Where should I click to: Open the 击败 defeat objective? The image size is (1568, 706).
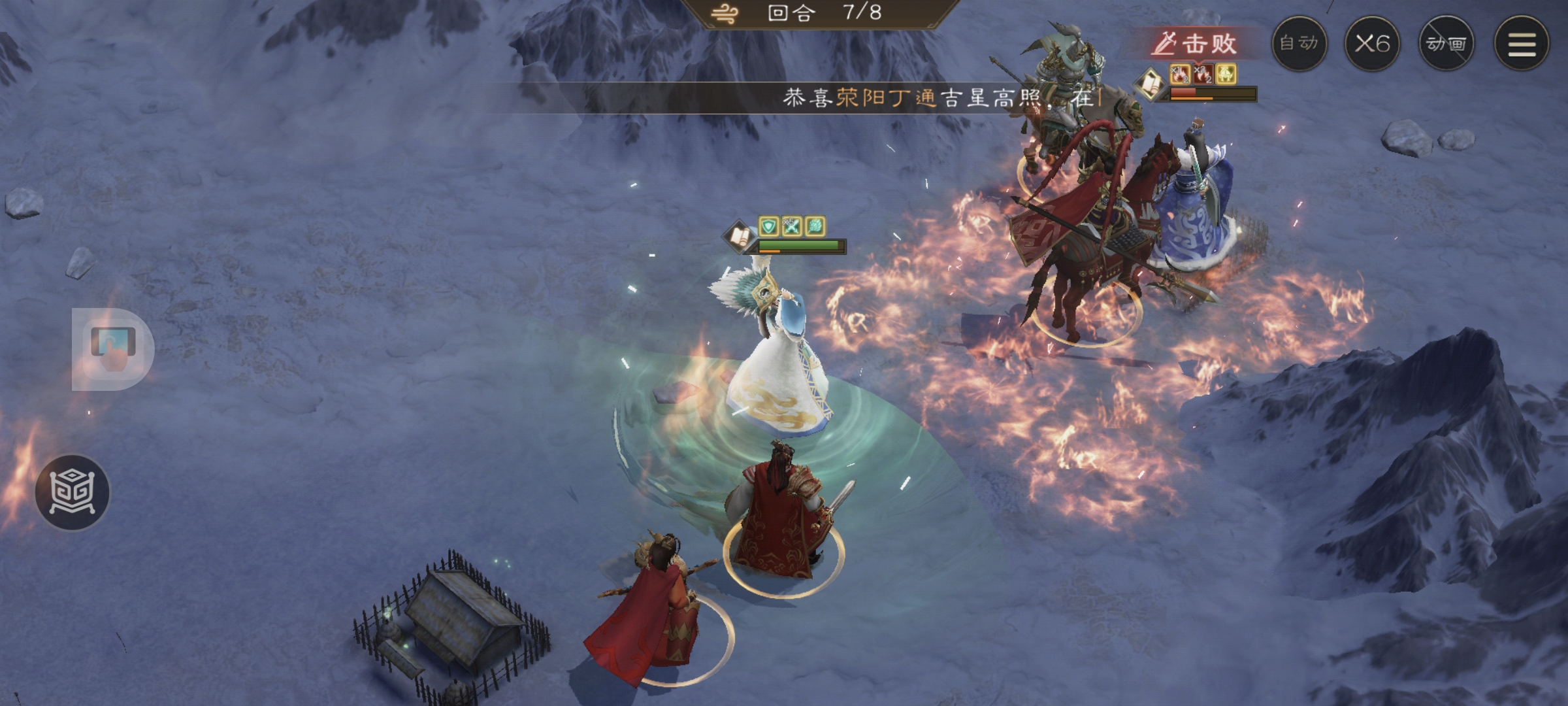(x=1195, y=44)
